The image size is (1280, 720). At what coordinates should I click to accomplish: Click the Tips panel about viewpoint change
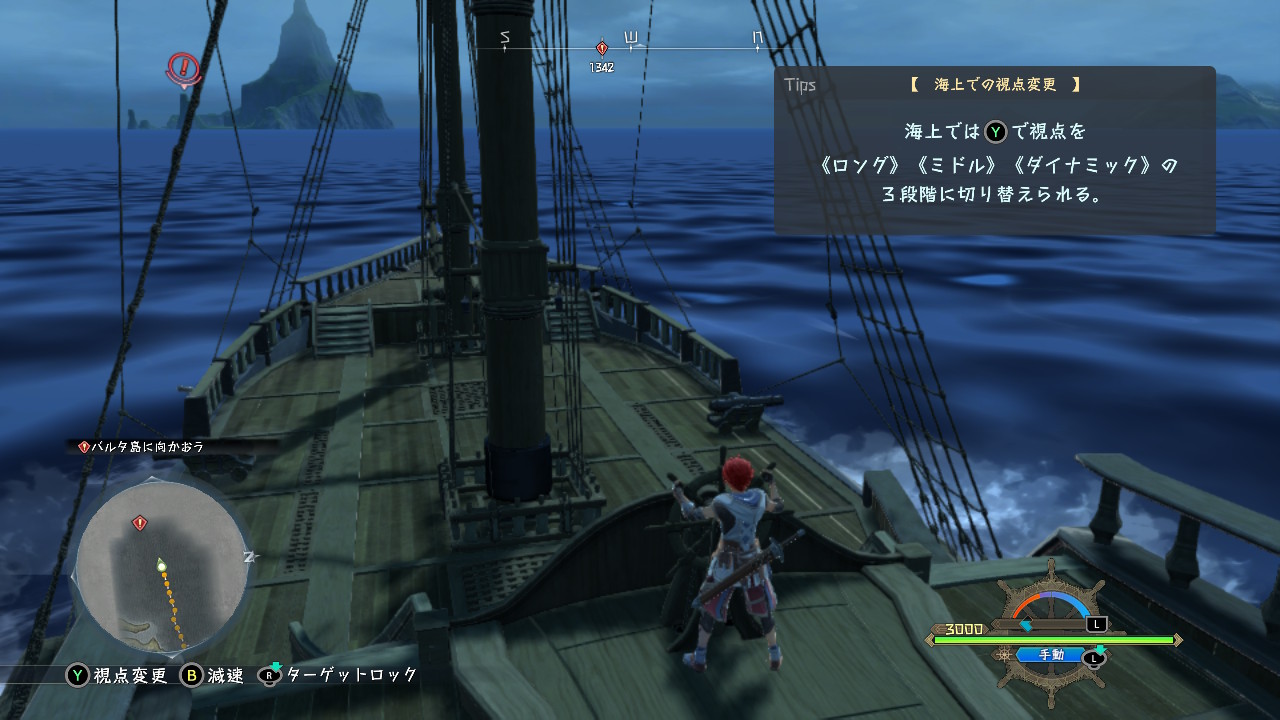[994, 150]
